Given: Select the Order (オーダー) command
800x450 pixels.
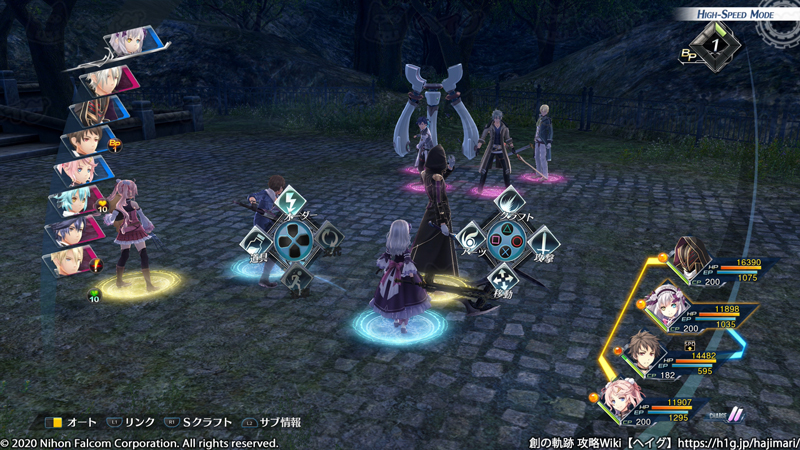Looking at the screenshot, I should pos(290,203).
